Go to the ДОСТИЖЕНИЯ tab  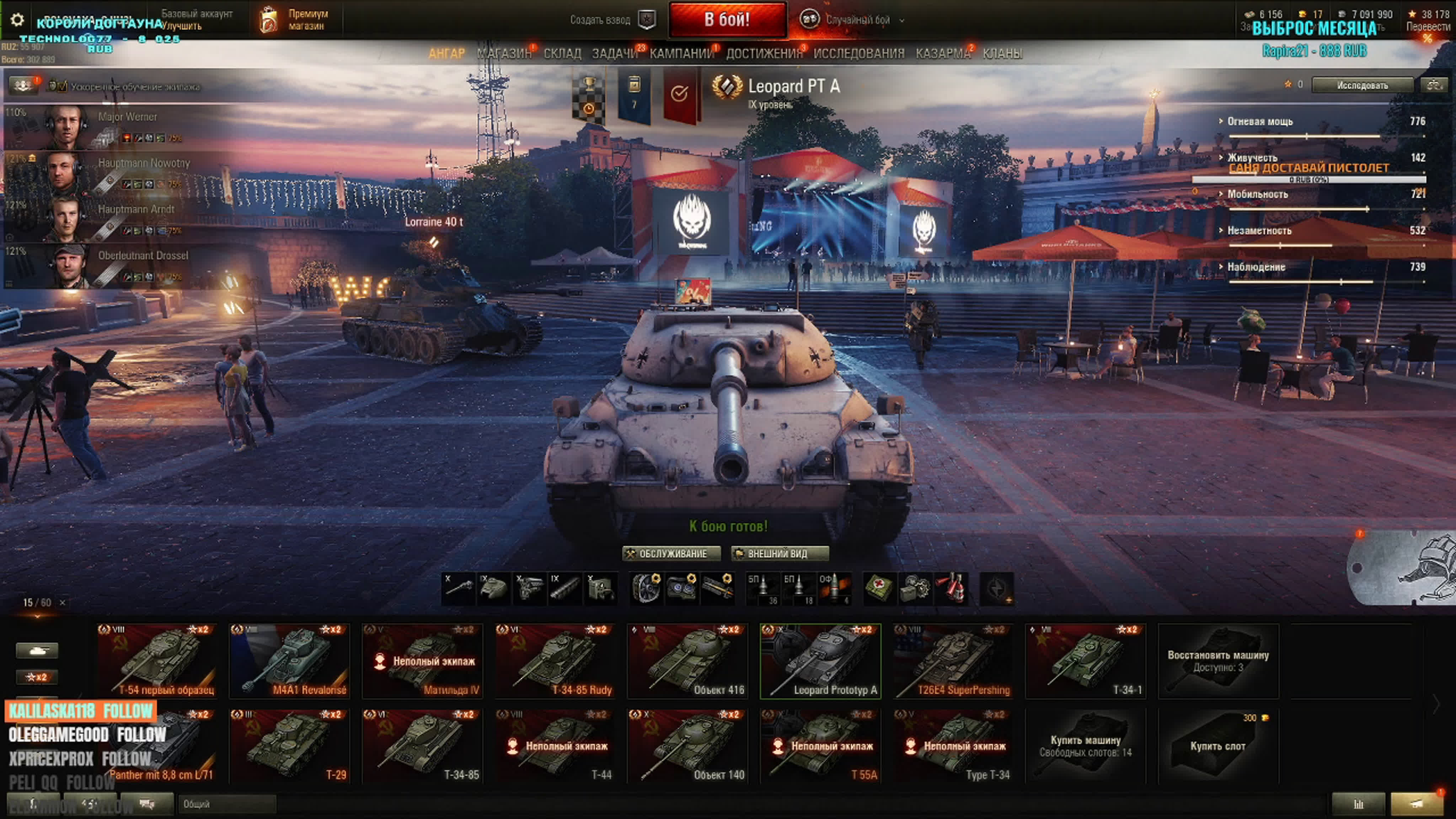coord(764,54)
